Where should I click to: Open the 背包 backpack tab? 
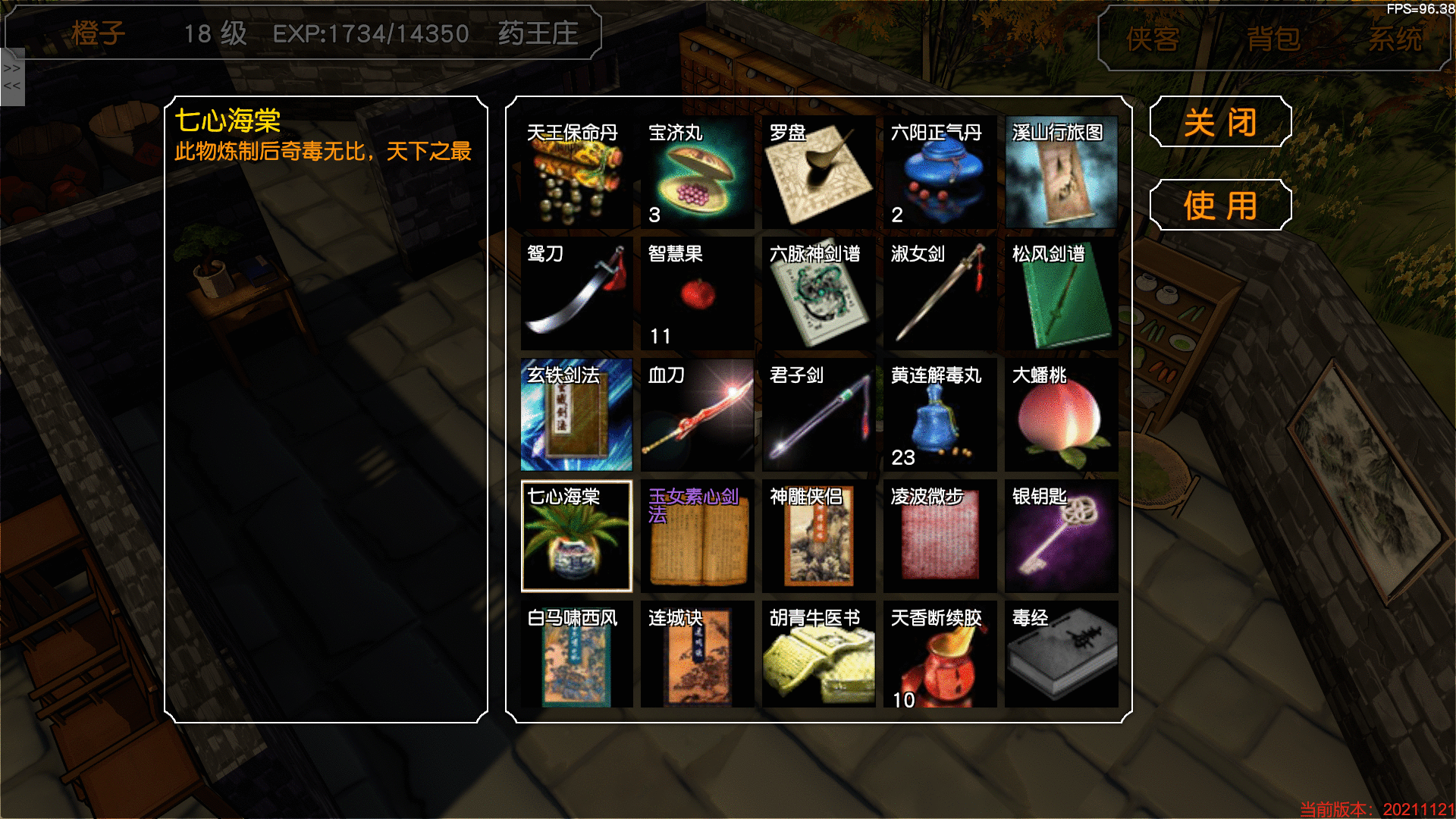coord(1273,39)
